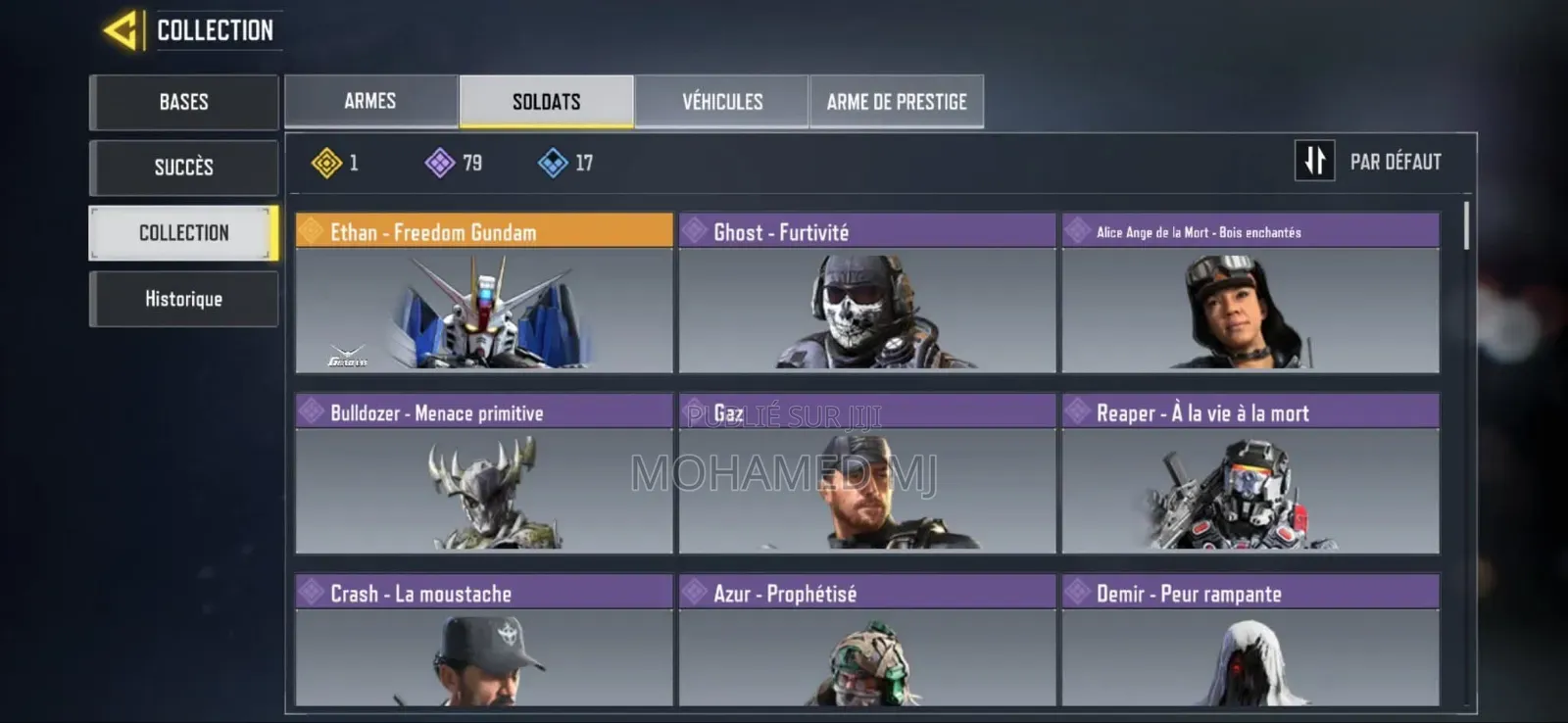1568x723 pixels.
Task: Switch to the Véhicules tab
Action: (722, 101)
